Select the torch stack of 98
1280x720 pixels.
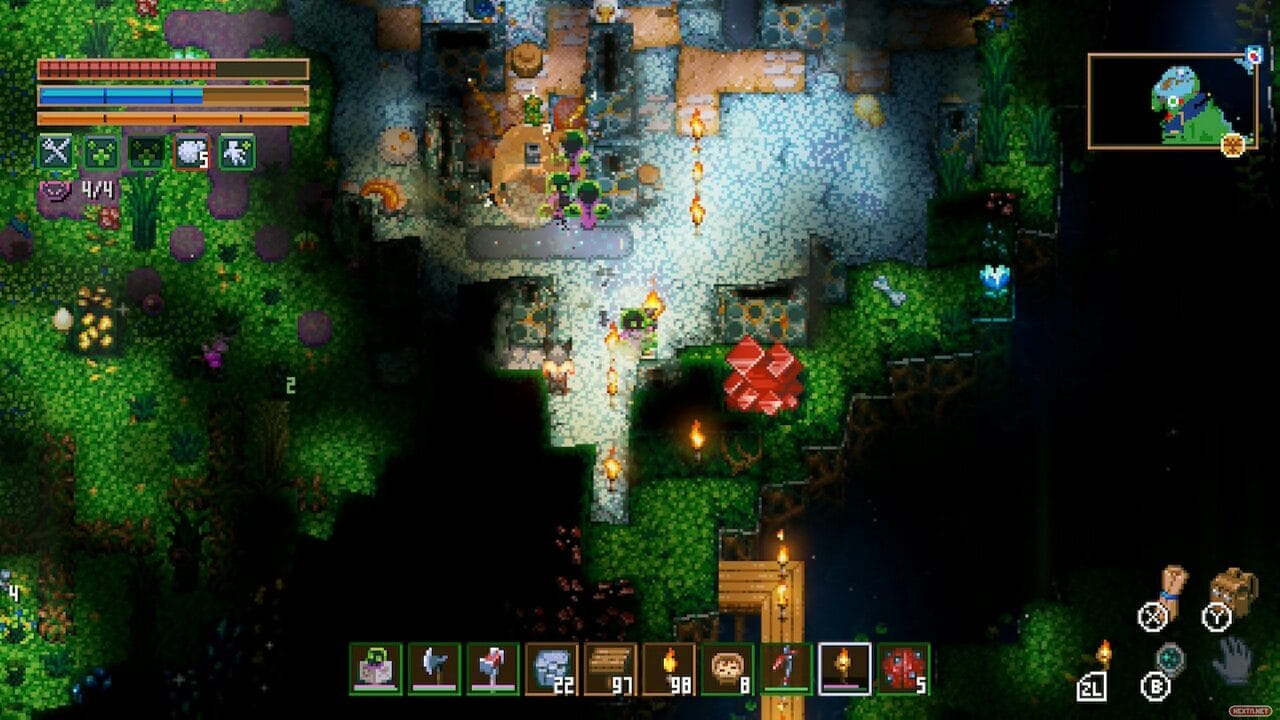[668, 668]
